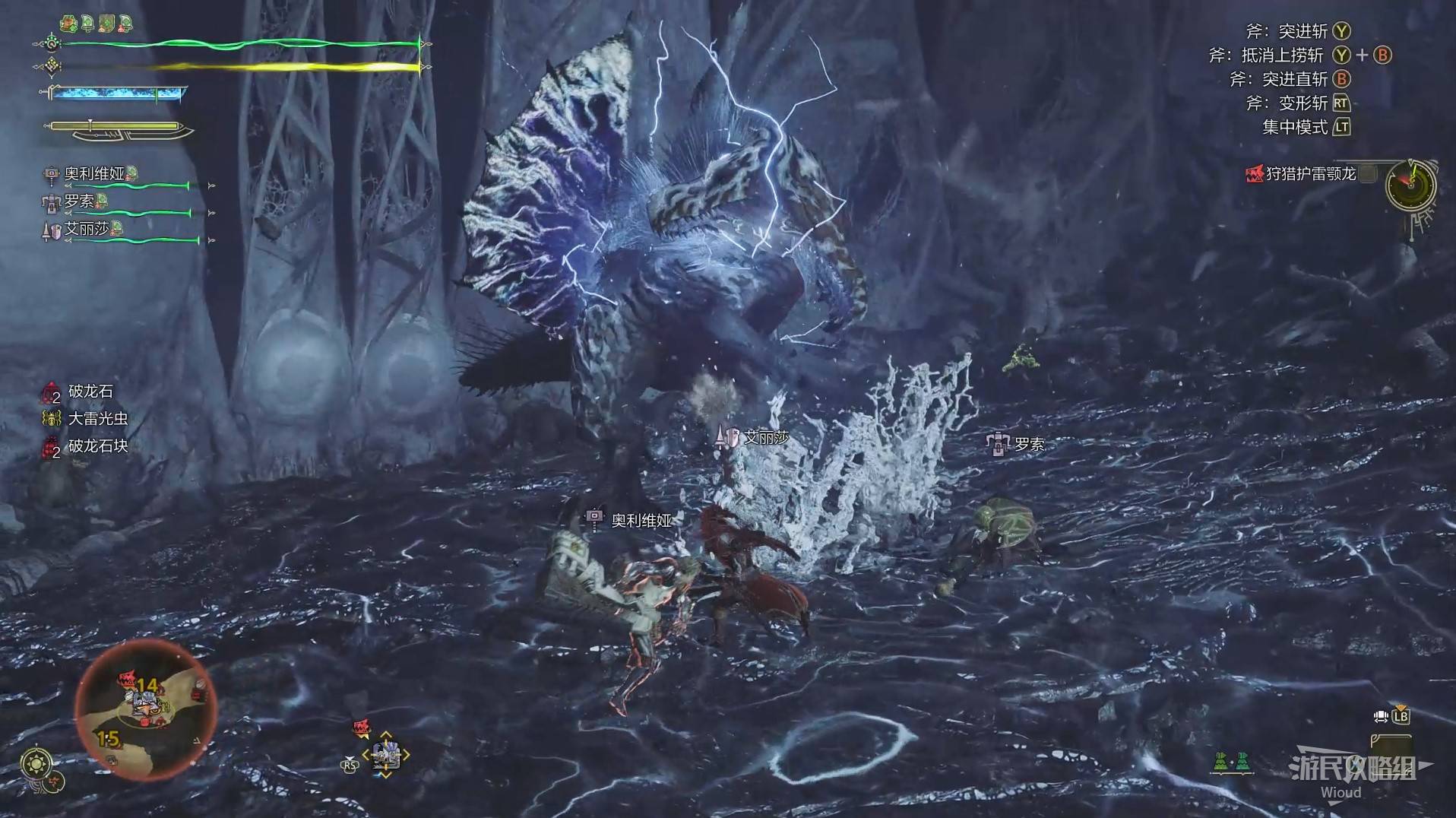Pick the 破龙石块 item entry
This screenshot has height=818, width=1456.
tap(97, 446)
